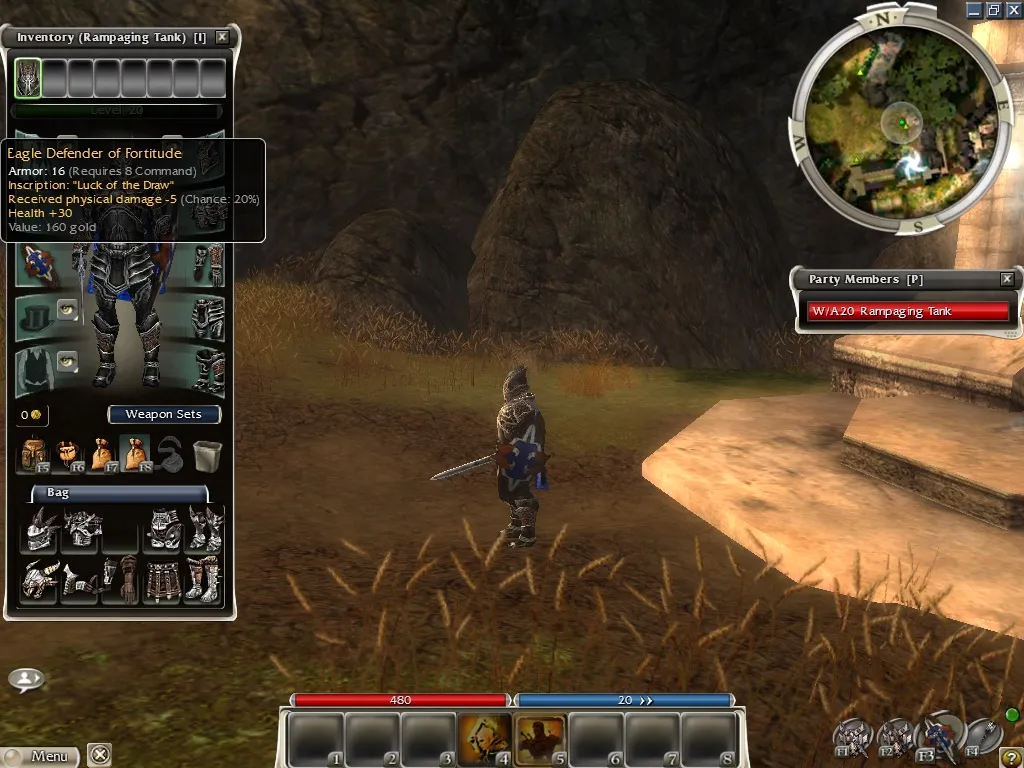This screenshot has height=768, width=1024.
Task: Open the question mark help button
Action: 1011,757
